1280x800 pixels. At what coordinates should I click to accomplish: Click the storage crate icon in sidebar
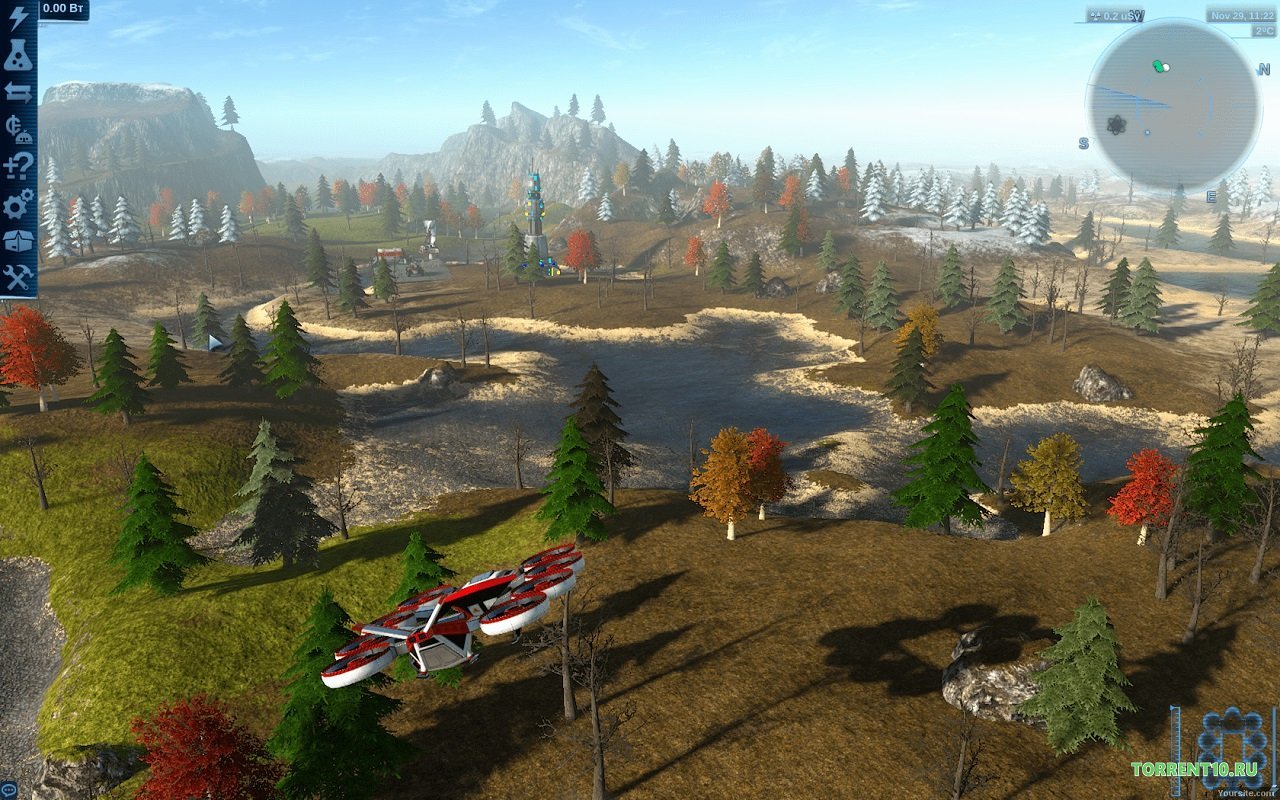pos(17,240)
